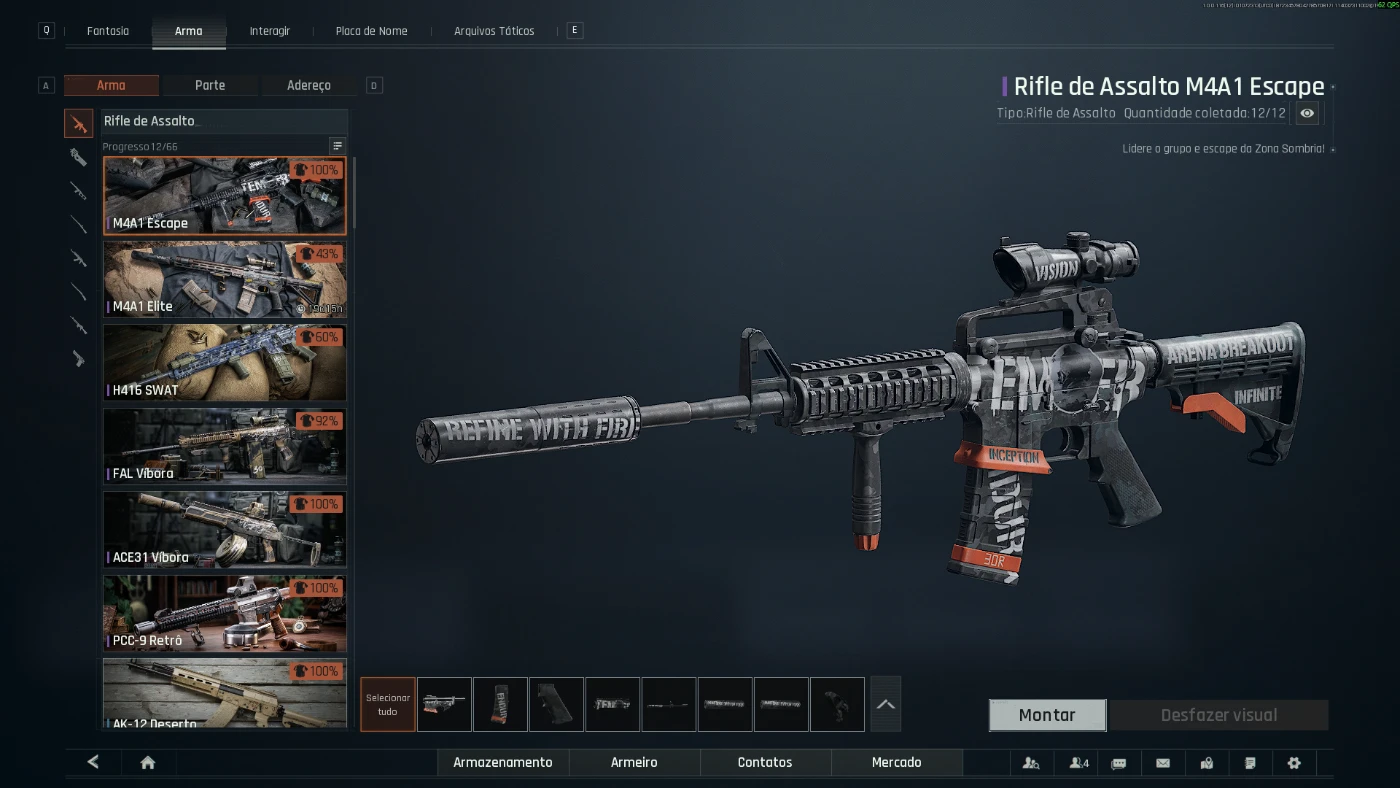Viewport: 1400px width, 788px height.
Task: Select the Parte sub-tab
Action: tap(210, 86)
